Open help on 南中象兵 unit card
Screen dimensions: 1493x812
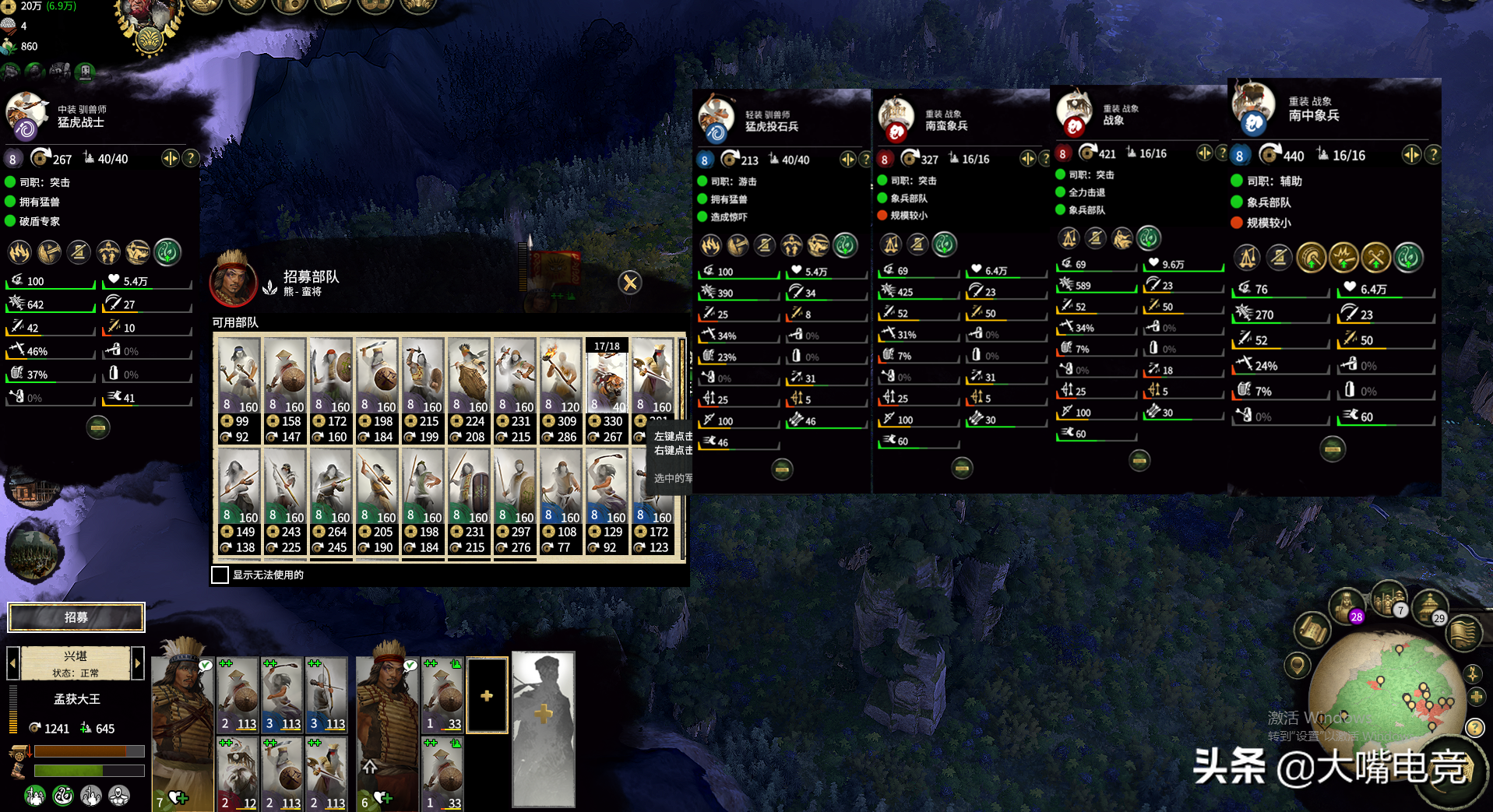(x=1432, y=155)
